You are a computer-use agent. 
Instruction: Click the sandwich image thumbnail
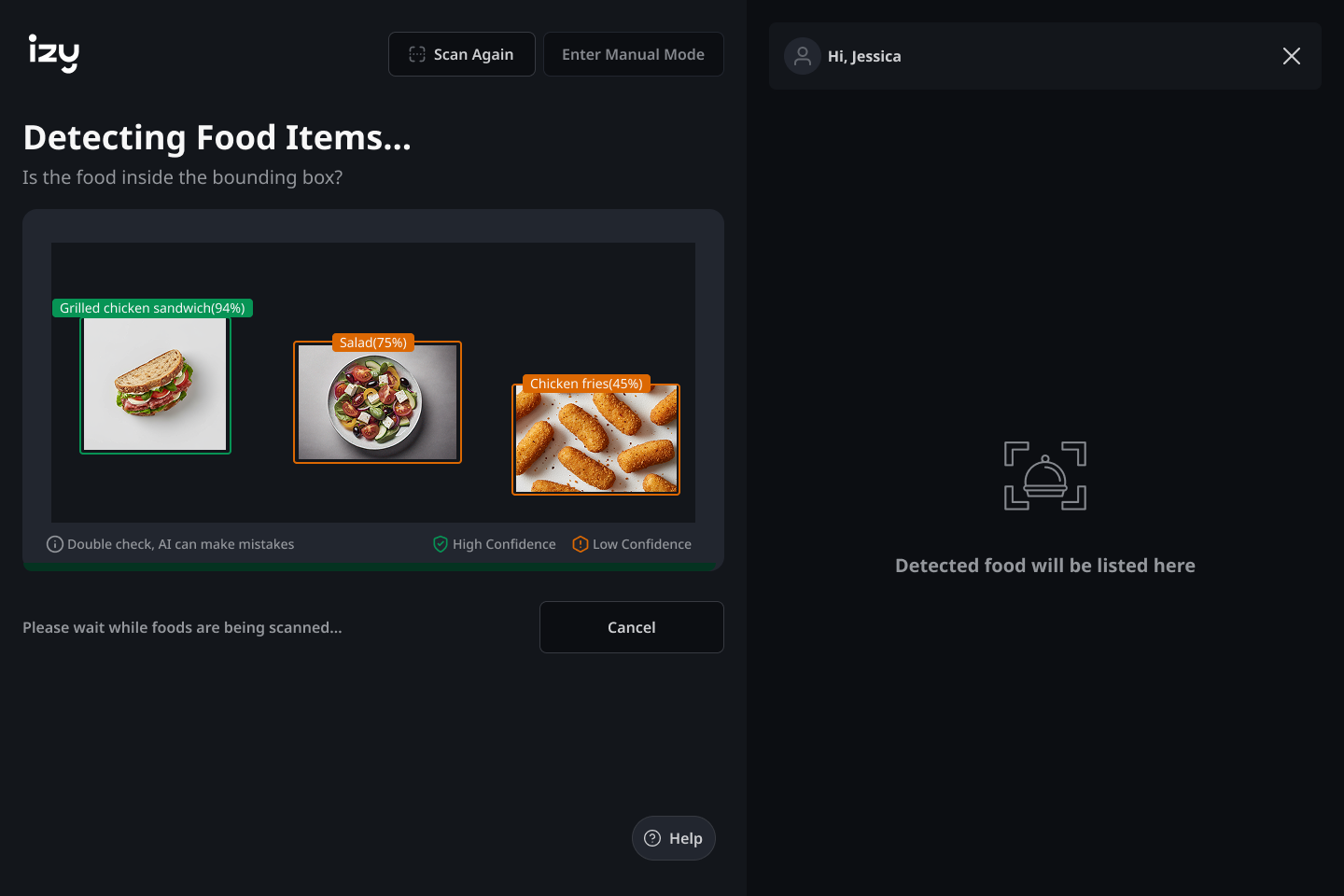click(155, 385)
